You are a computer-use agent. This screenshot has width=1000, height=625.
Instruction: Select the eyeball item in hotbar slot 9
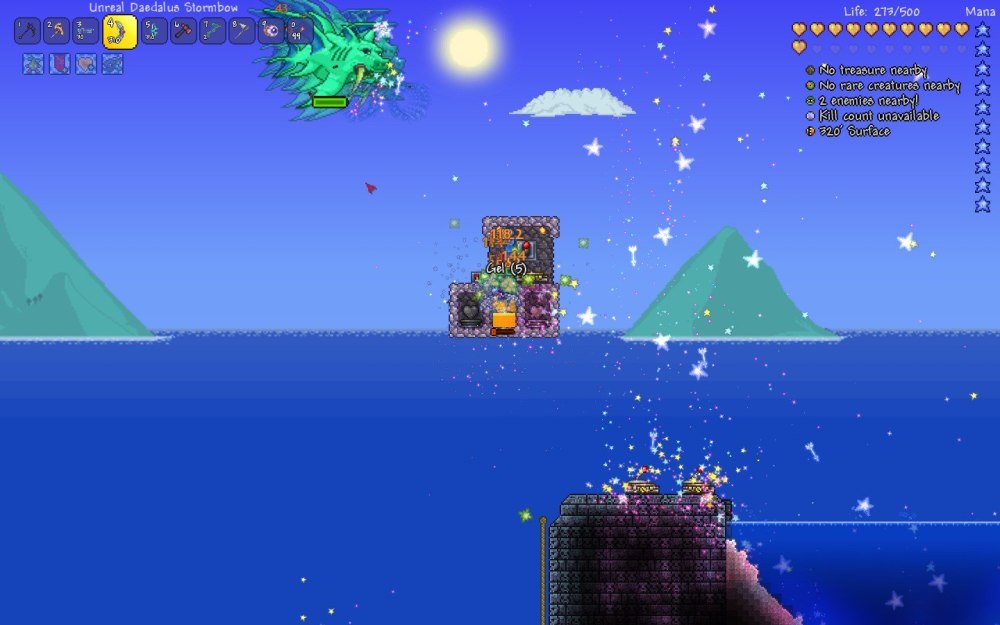point(271,31)
